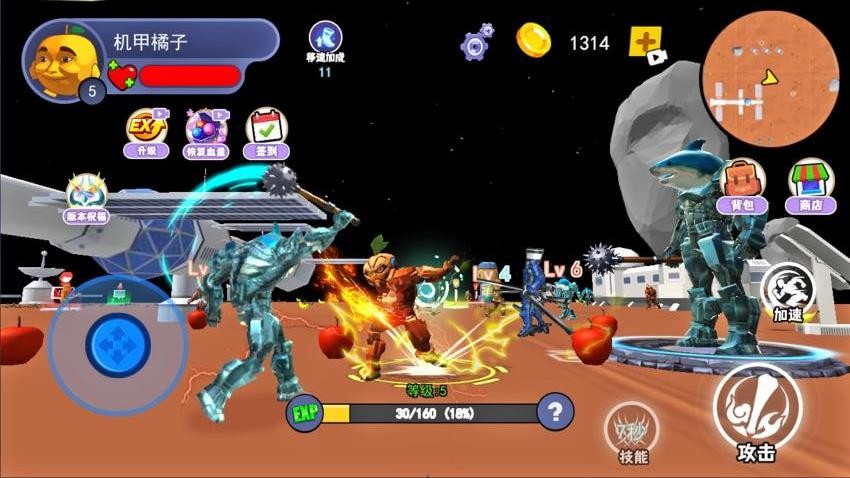Add coins with the yellow plus button
Screen dimensions: 850x478
(645, 42)
